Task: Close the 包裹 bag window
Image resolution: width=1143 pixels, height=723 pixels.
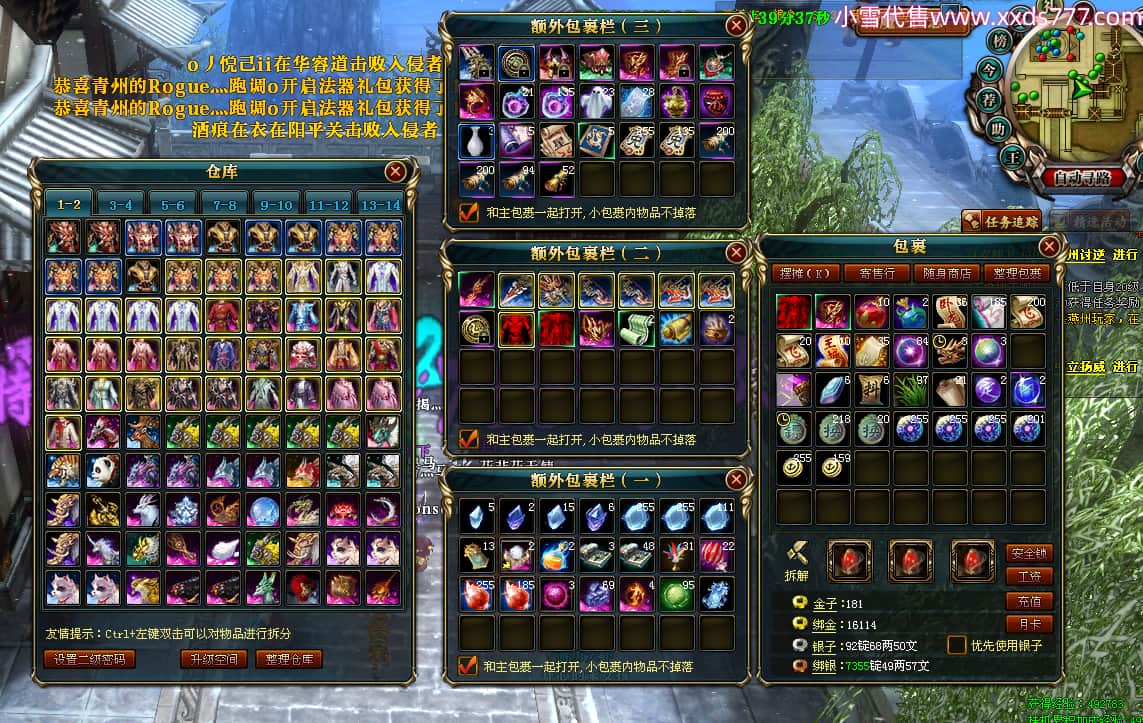Action: (1049, 246)
